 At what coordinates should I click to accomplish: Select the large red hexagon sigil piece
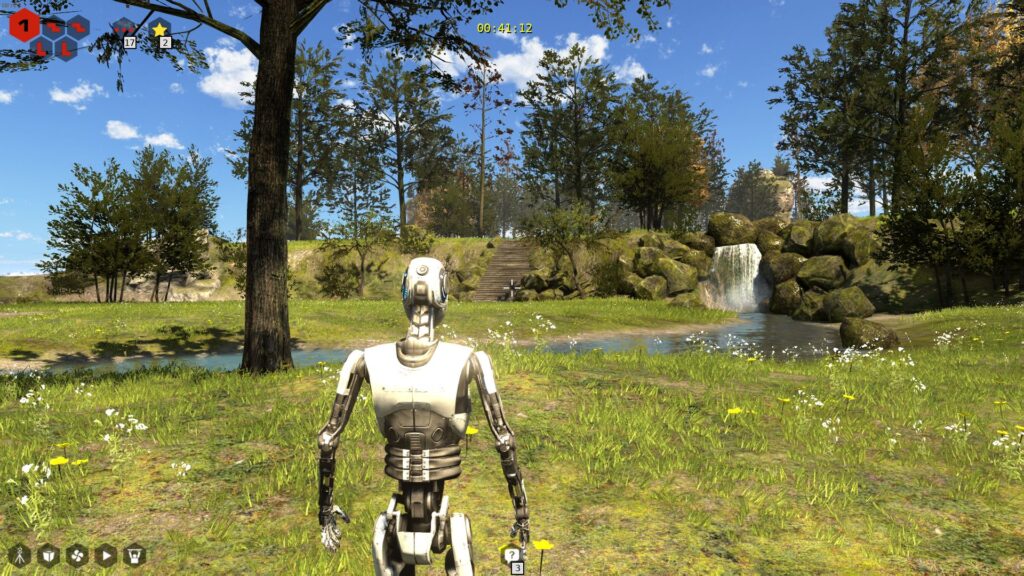click(x=24, y=25)
